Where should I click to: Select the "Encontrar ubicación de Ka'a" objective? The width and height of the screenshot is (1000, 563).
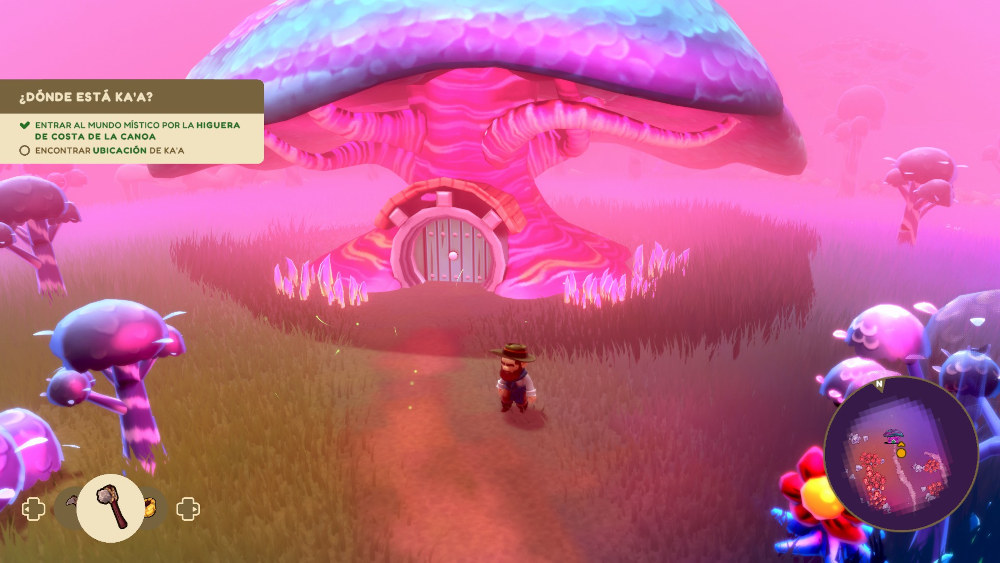109,150
